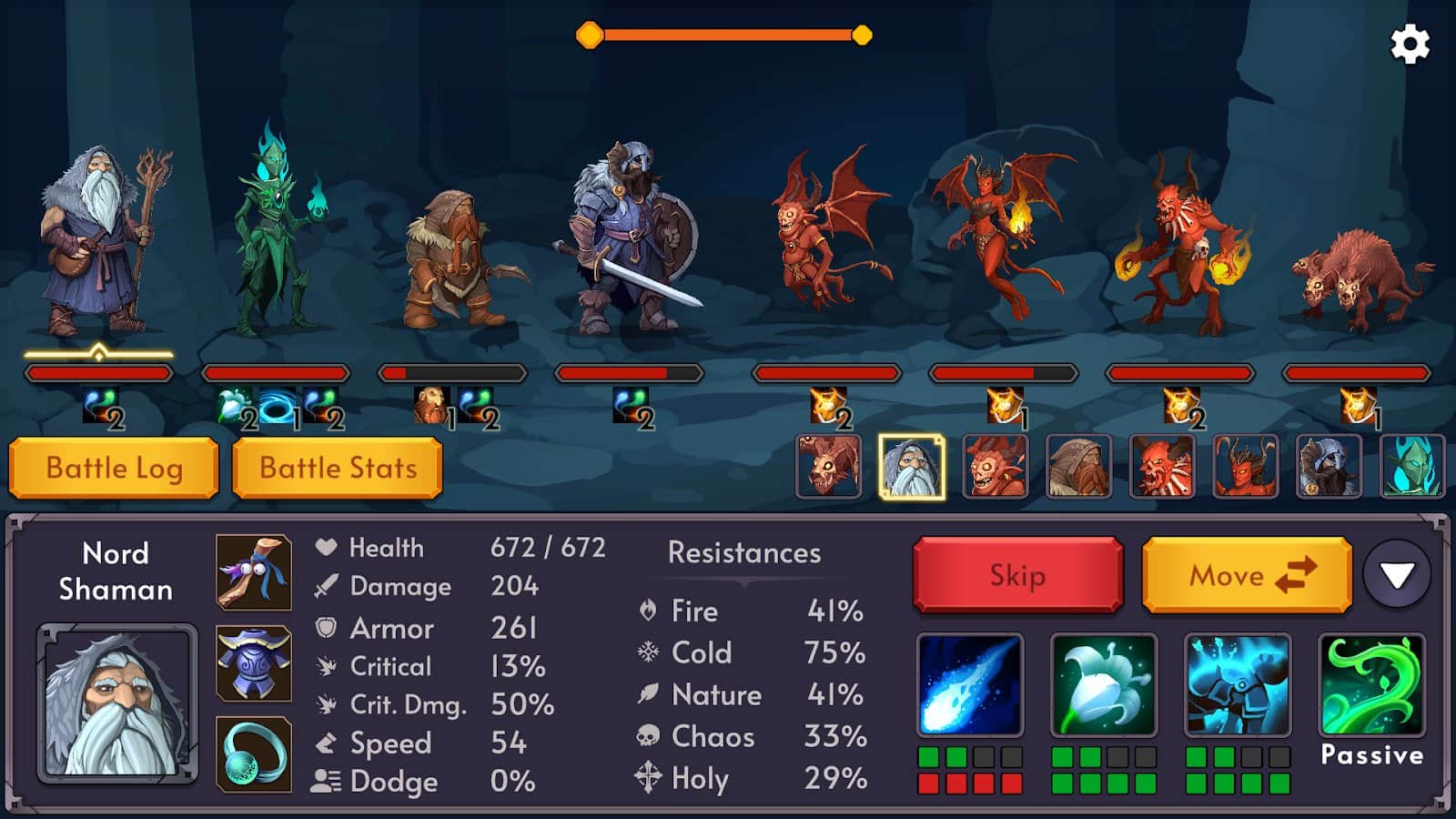The width and height of the screenshot is (1456, 819).
Task: Click the Fire resistance flame icon
Action: pyautogui.click(x=648, y=612)
